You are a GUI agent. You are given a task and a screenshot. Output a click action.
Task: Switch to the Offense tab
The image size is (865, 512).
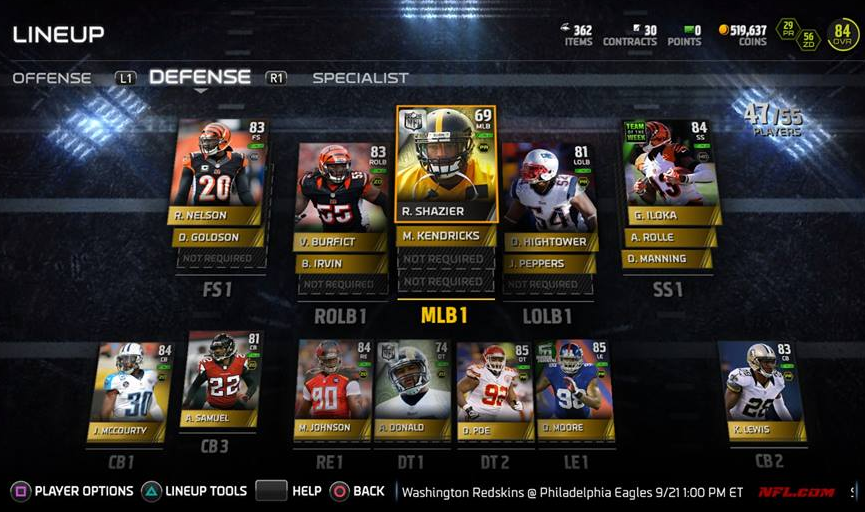pos(52,78)
